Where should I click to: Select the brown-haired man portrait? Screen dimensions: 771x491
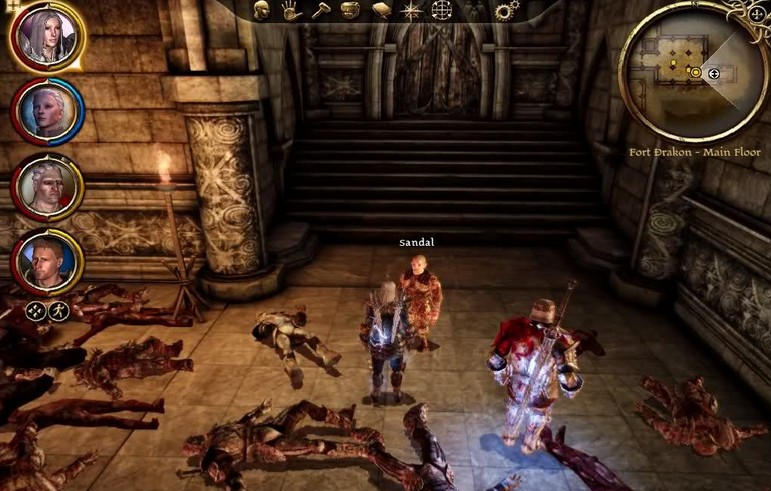click(48, 261)
